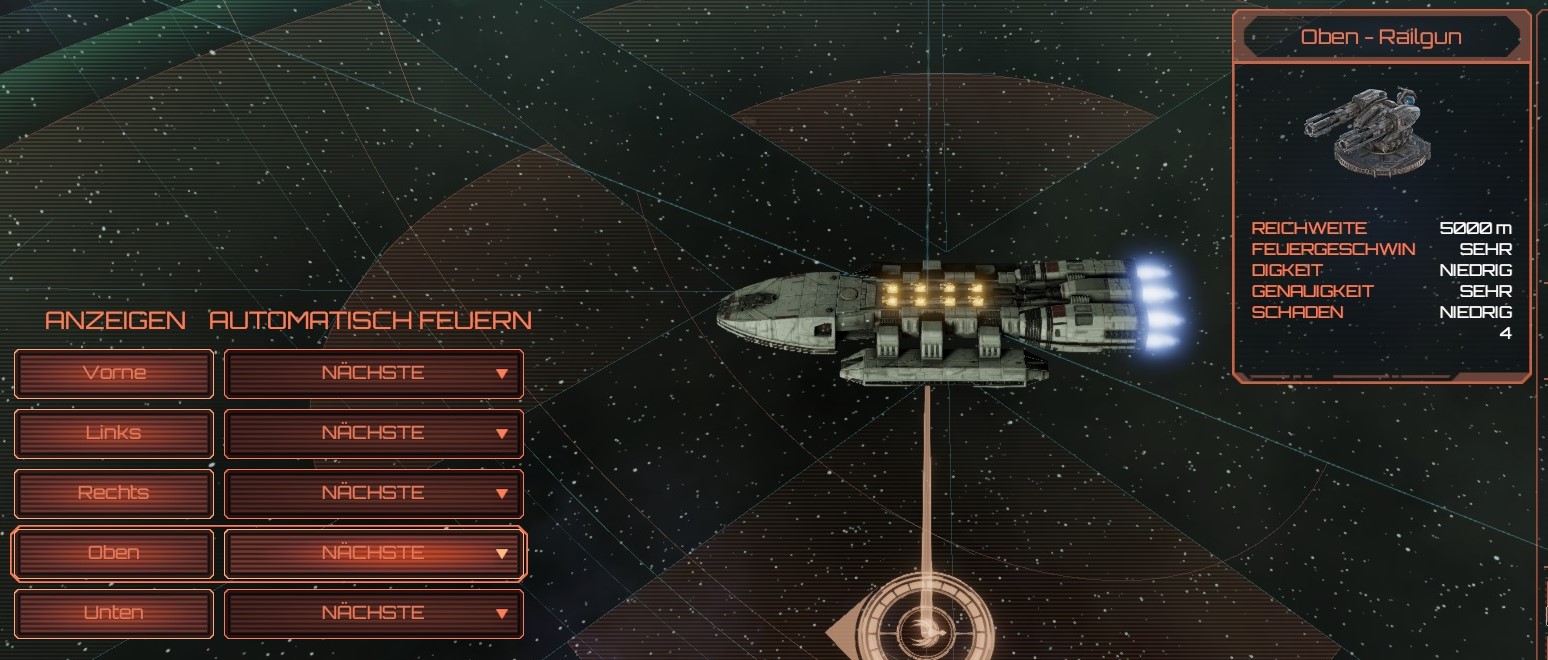This screenshot has width=1548, height=660.
Task: Show the Vorne weapon arc
Action: (x=114, y=373)
